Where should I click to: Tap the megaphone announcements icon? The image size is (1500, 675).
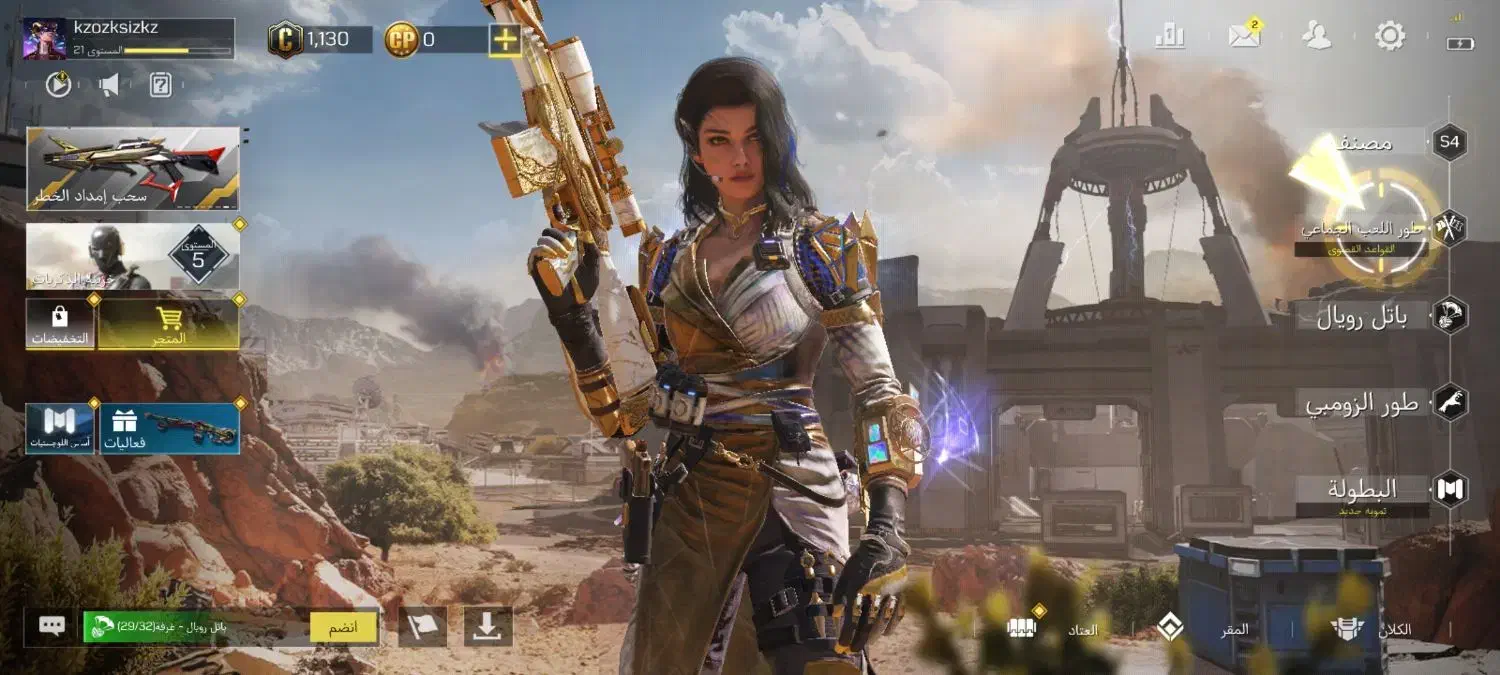click(109, 85)
